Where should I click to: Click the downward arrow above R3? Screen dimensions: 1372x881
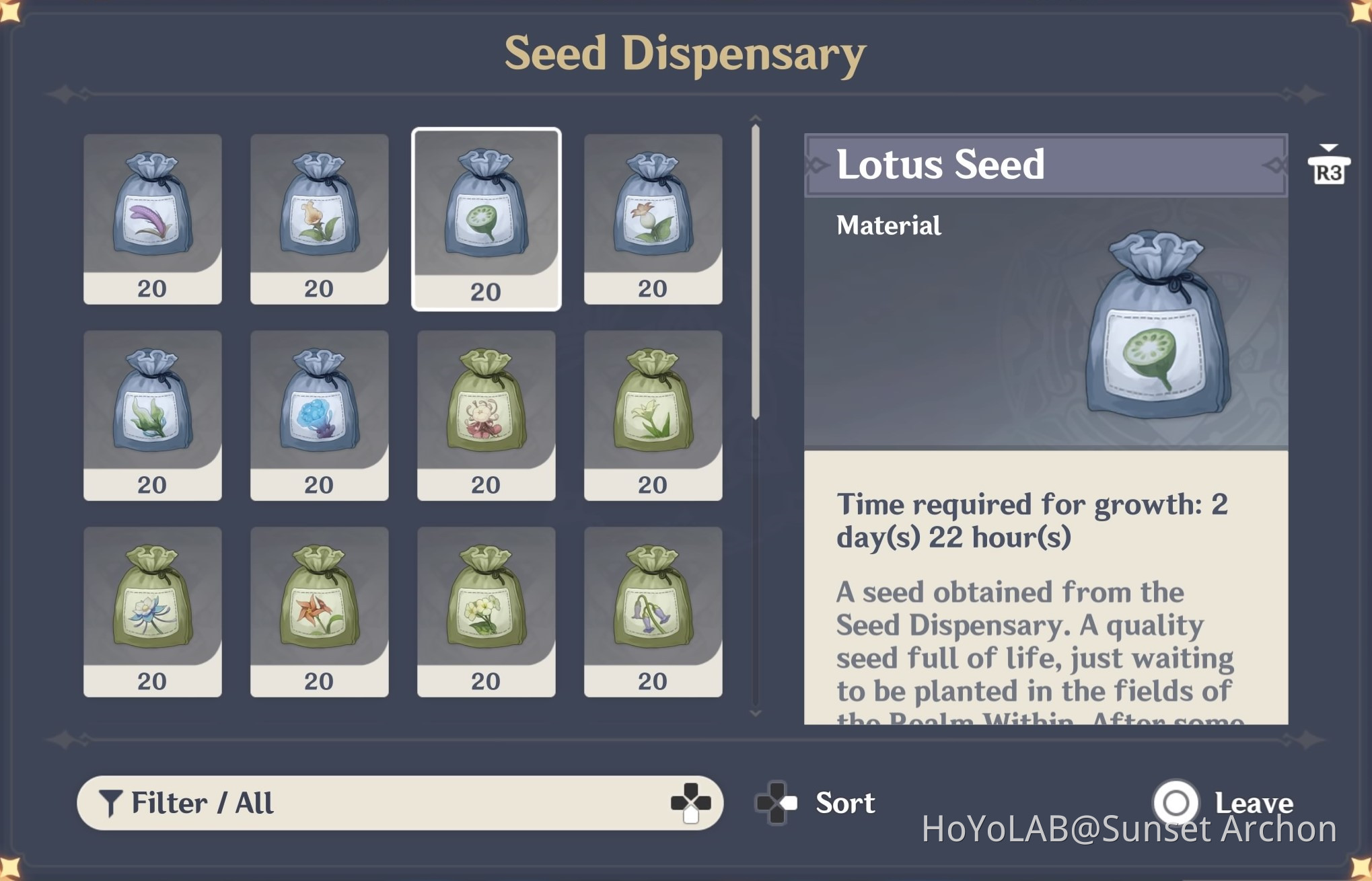[1328, 148]
